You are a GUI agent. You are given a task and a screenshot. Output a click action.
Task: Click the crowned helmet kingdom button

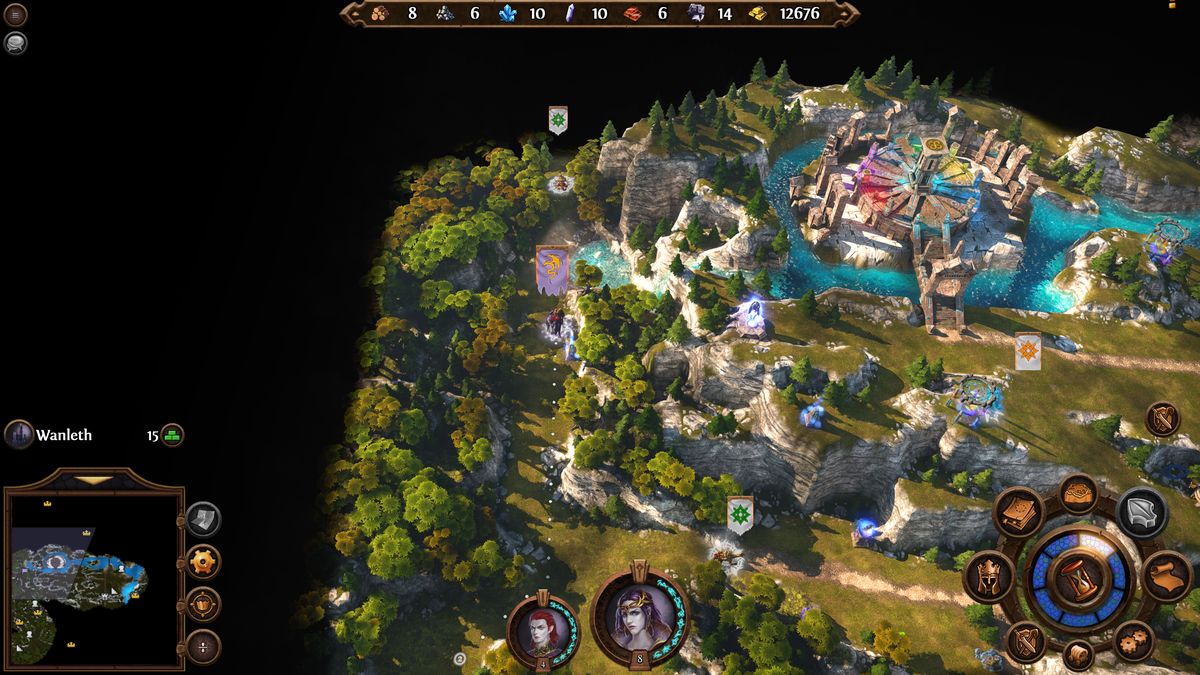click(x=988, y=577)
